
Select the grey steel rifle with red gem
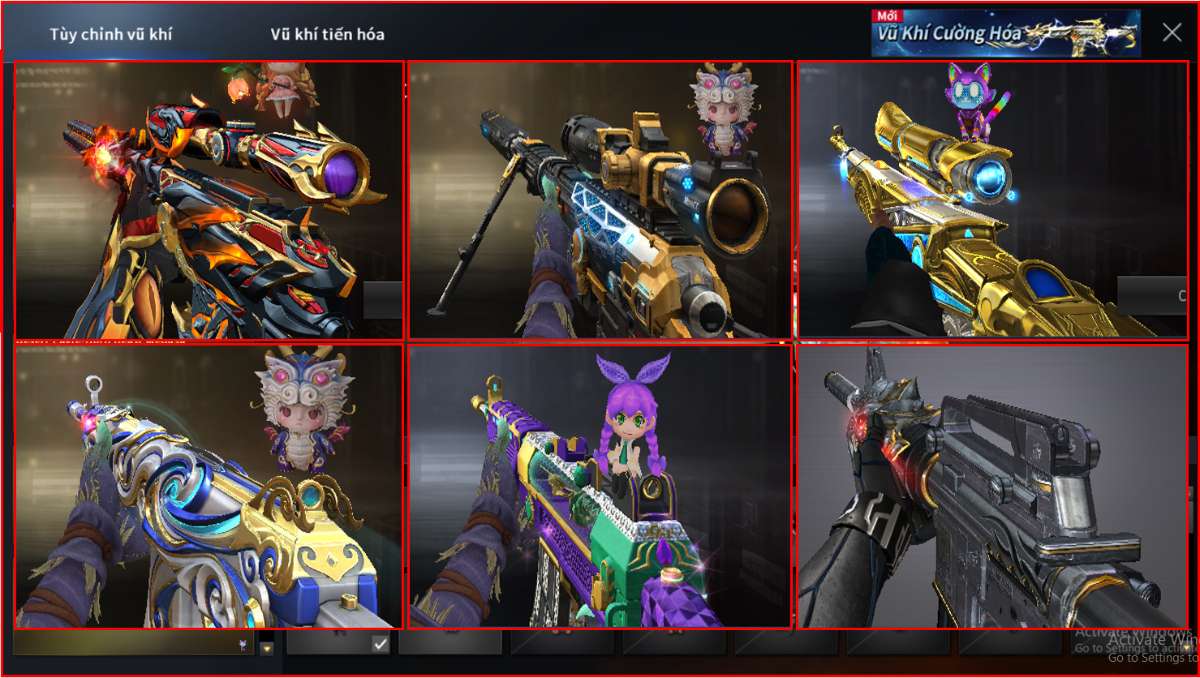[992, 486]
